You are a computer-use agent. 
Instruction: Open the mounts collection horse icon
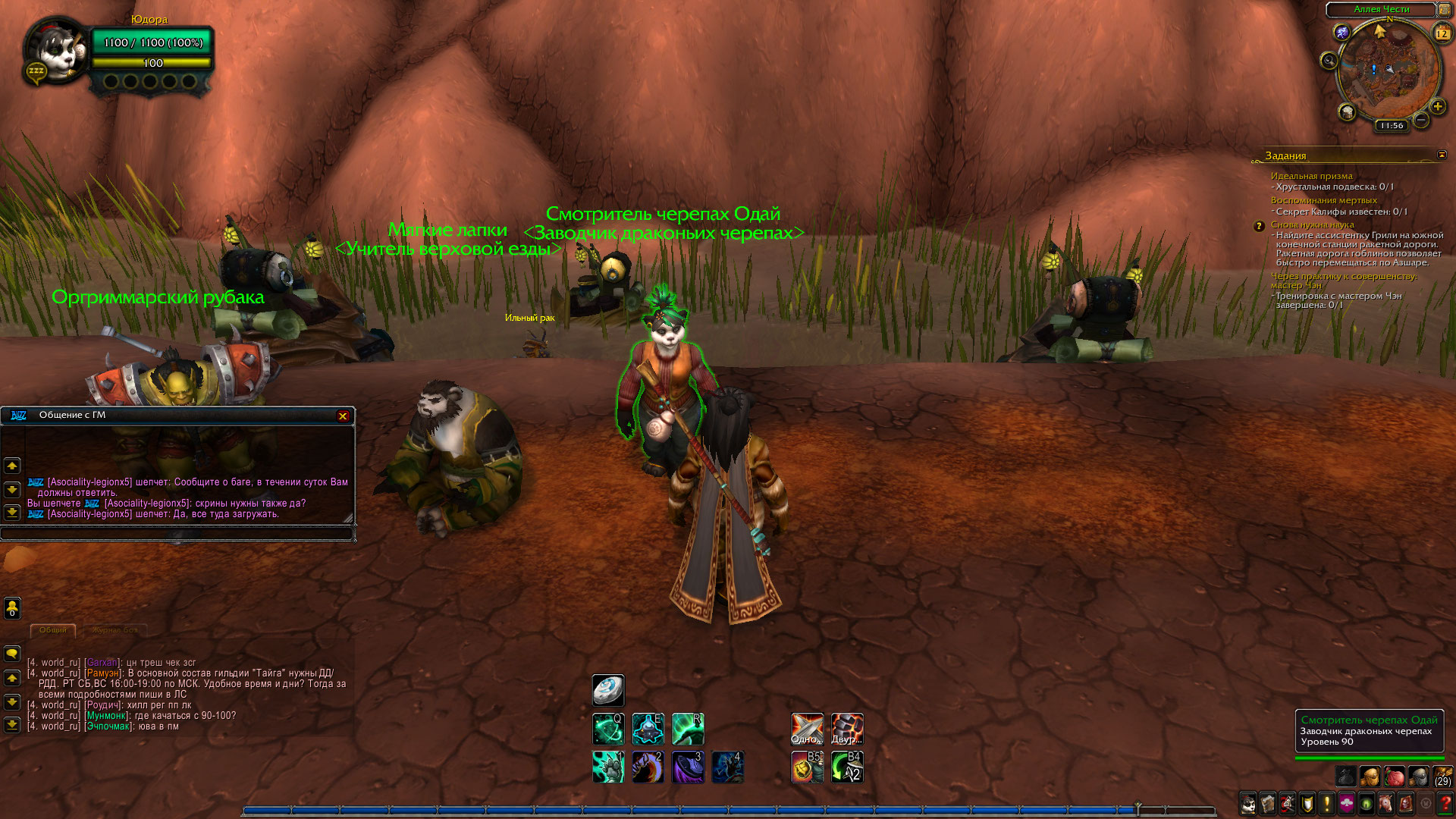tap(1386, 804)
